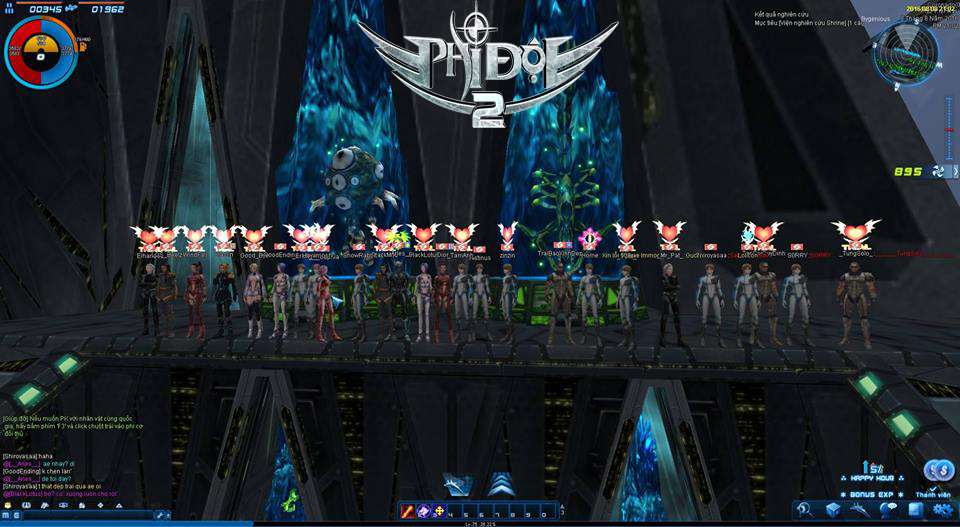The width and height of the screenshot is (960, 527).
Task: Open the cube inventory menu
Action: pos(833,510)
